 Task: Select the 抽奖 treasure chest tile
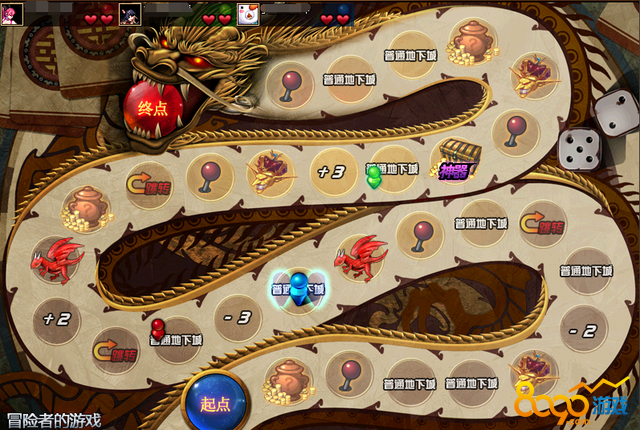click(x=454, y=159)
